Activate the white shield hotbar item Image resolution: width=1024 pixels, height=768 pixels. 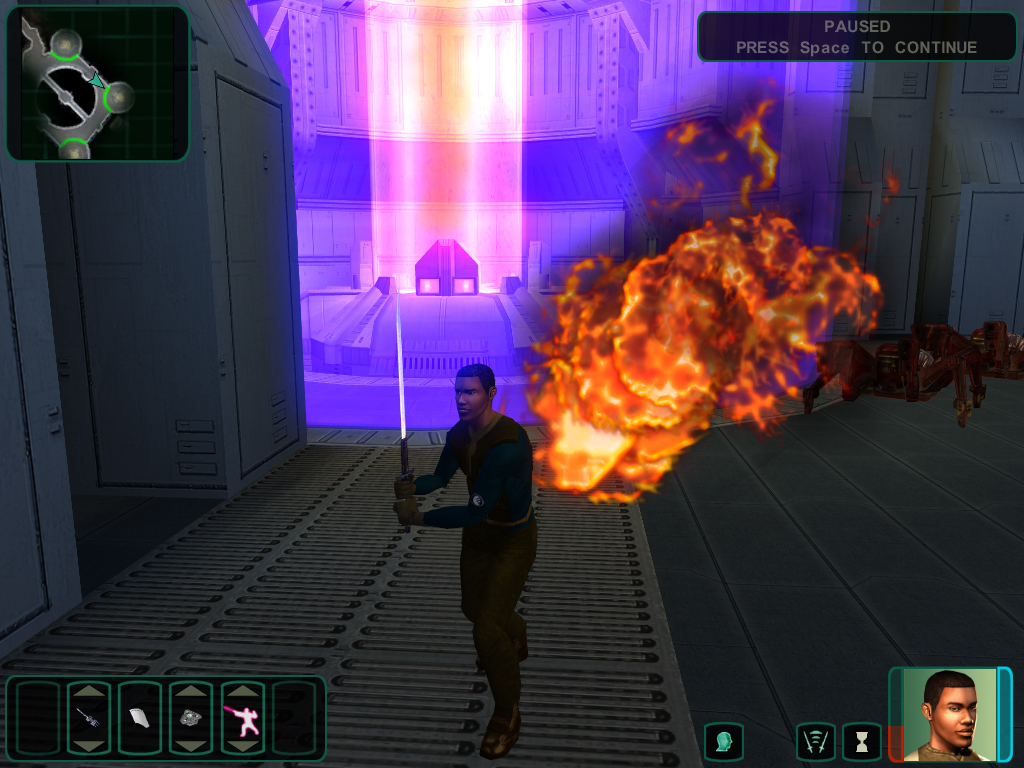click(x=139, y=717)
